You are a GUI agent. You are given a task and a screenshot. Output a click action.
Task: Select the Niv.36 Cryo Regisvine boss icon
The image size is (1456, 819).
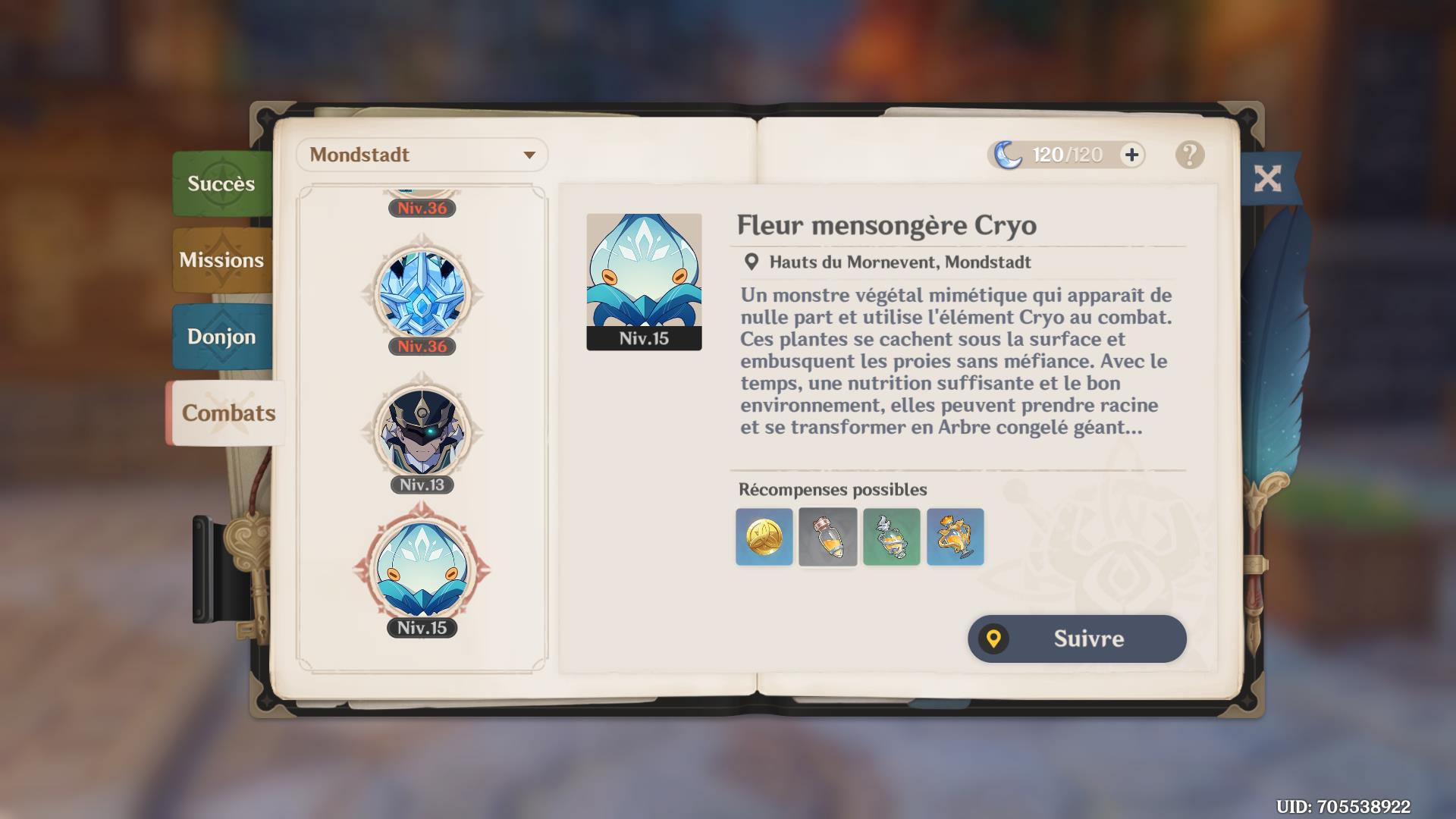tap(422, 296)
